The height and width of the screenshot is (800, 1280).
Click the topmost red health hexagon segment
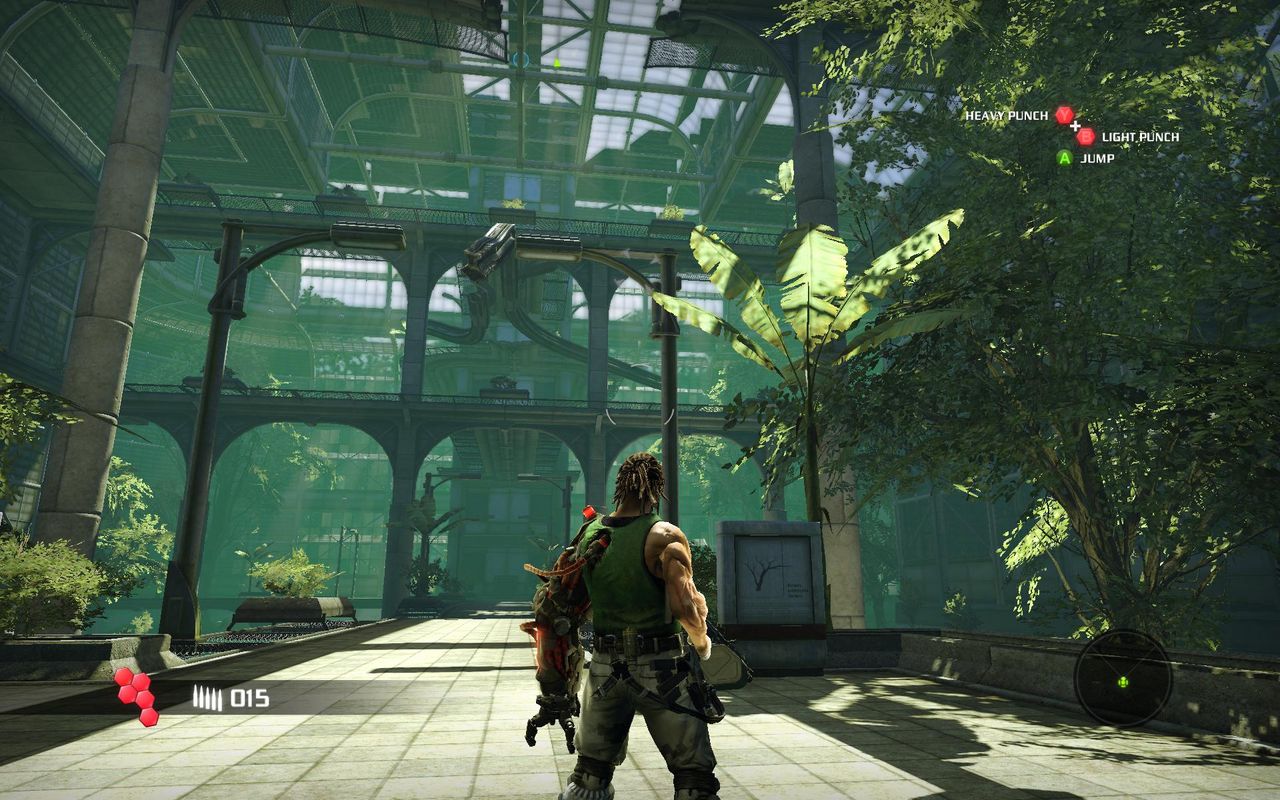point(122,676)
